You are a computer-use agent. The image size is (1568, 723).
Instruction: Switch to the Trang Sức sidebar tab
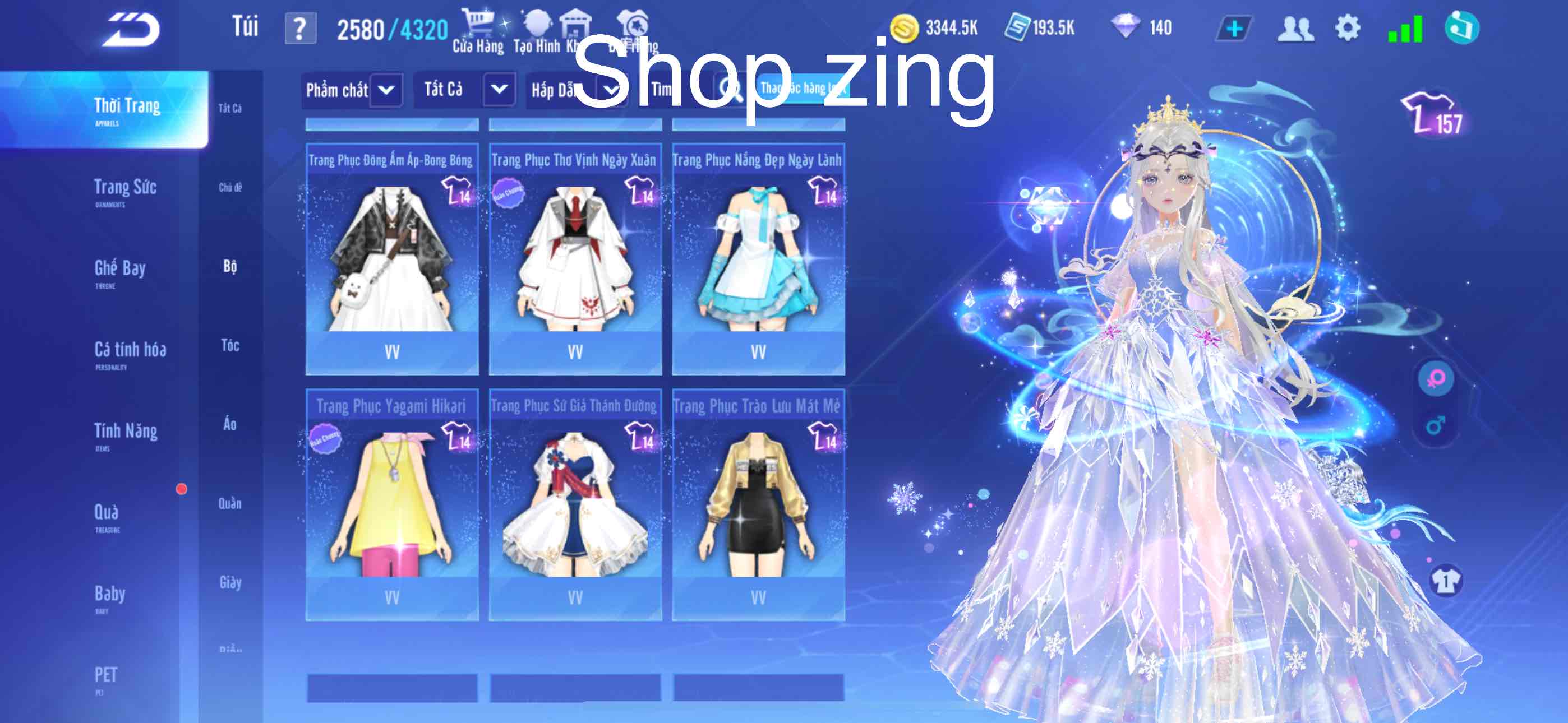pyautogui.click(x=126, y=187)
